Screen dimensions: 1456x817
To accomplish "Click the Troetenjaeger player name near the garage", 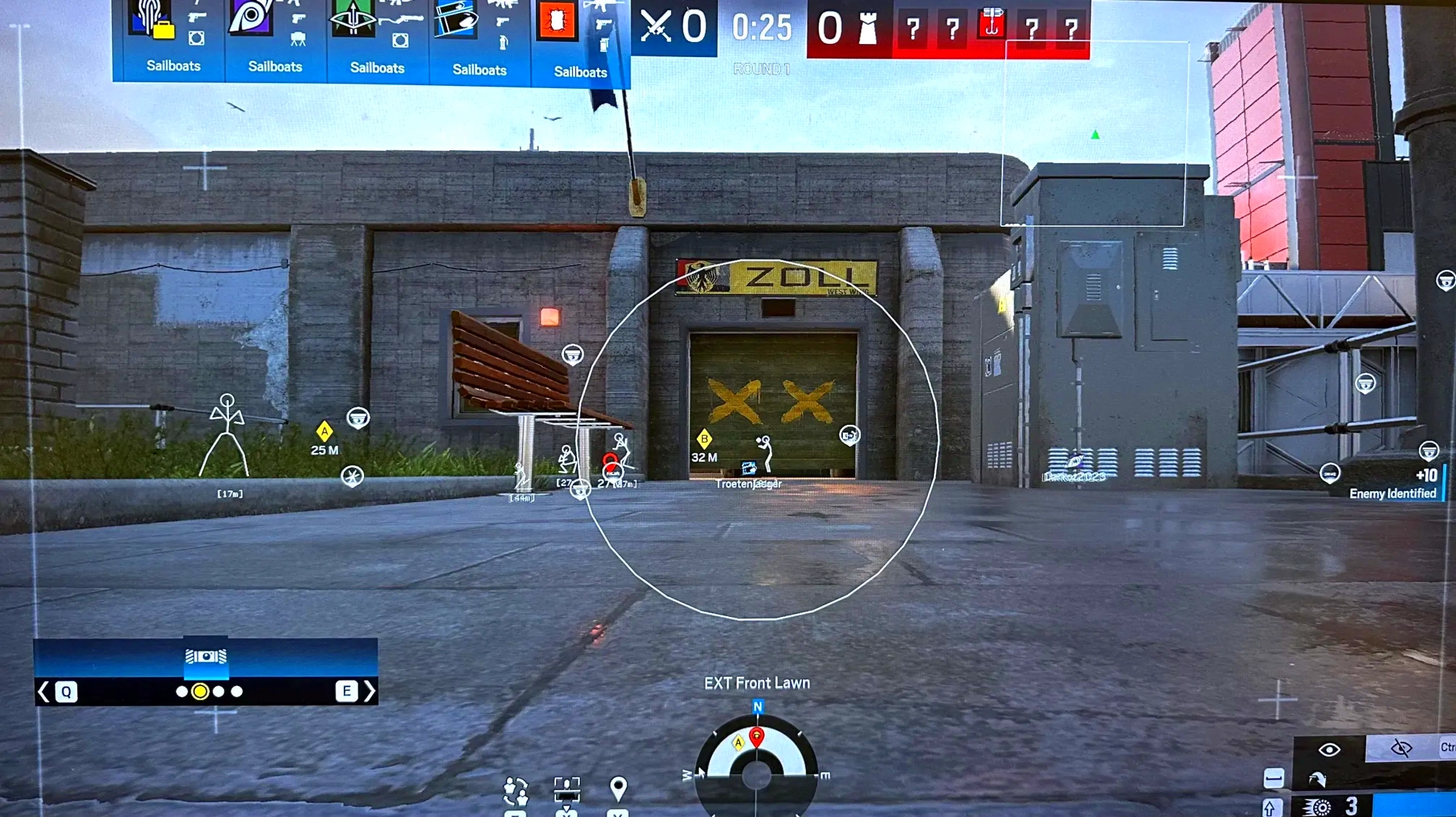I will [747, 483].
